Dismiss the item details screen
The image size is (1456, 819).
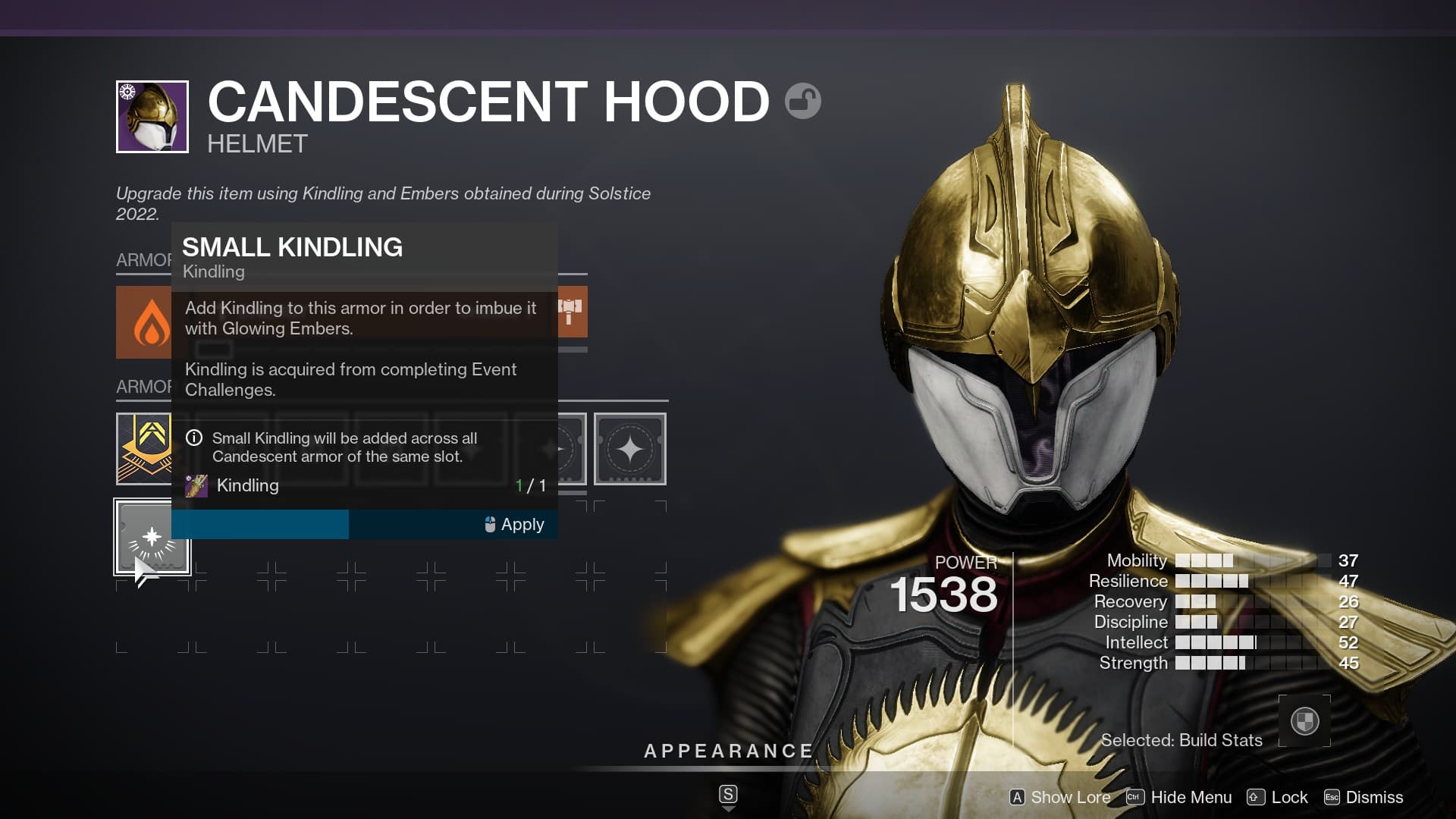1363,797
